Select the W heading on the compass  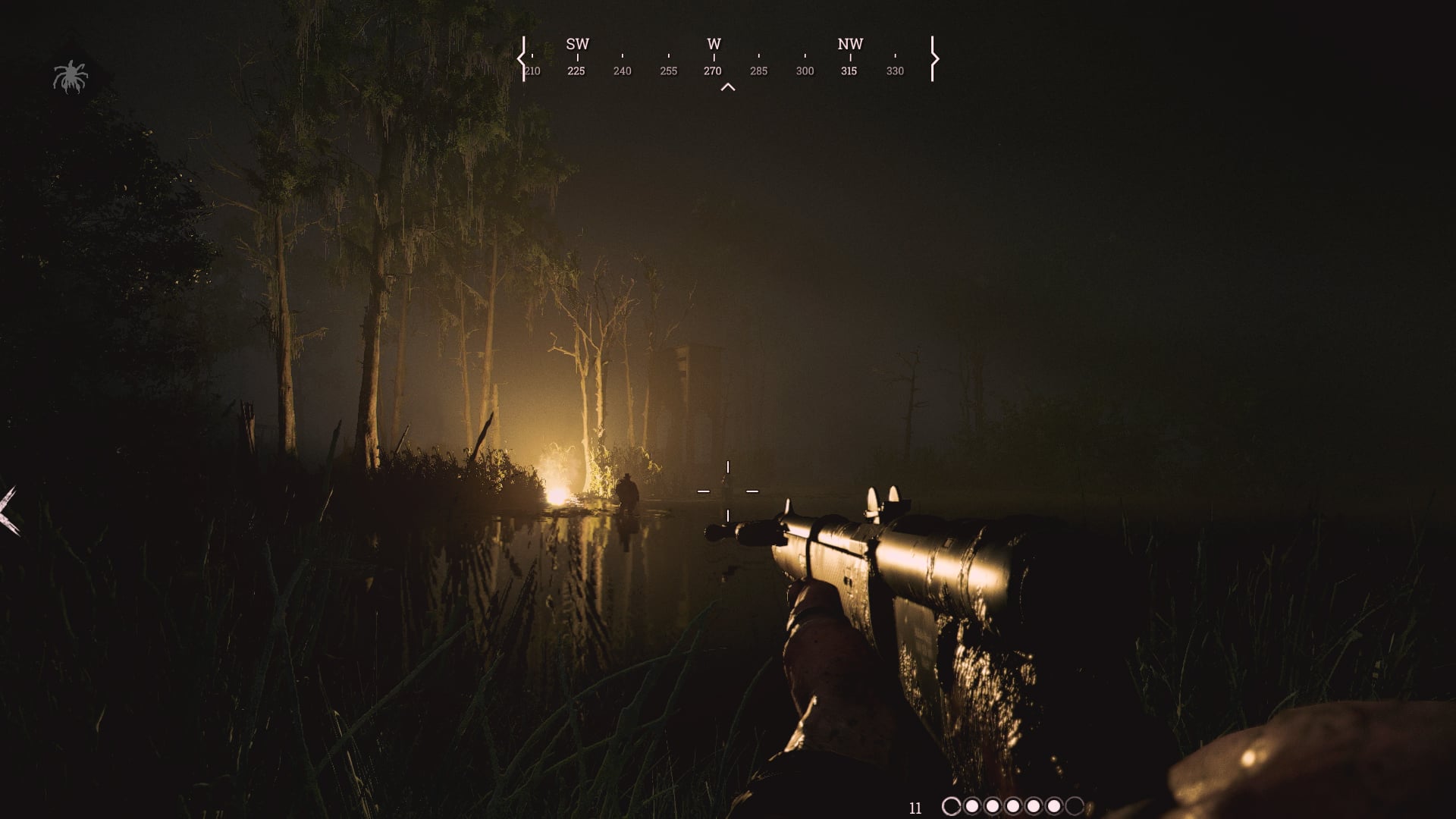tap(713, 44)
